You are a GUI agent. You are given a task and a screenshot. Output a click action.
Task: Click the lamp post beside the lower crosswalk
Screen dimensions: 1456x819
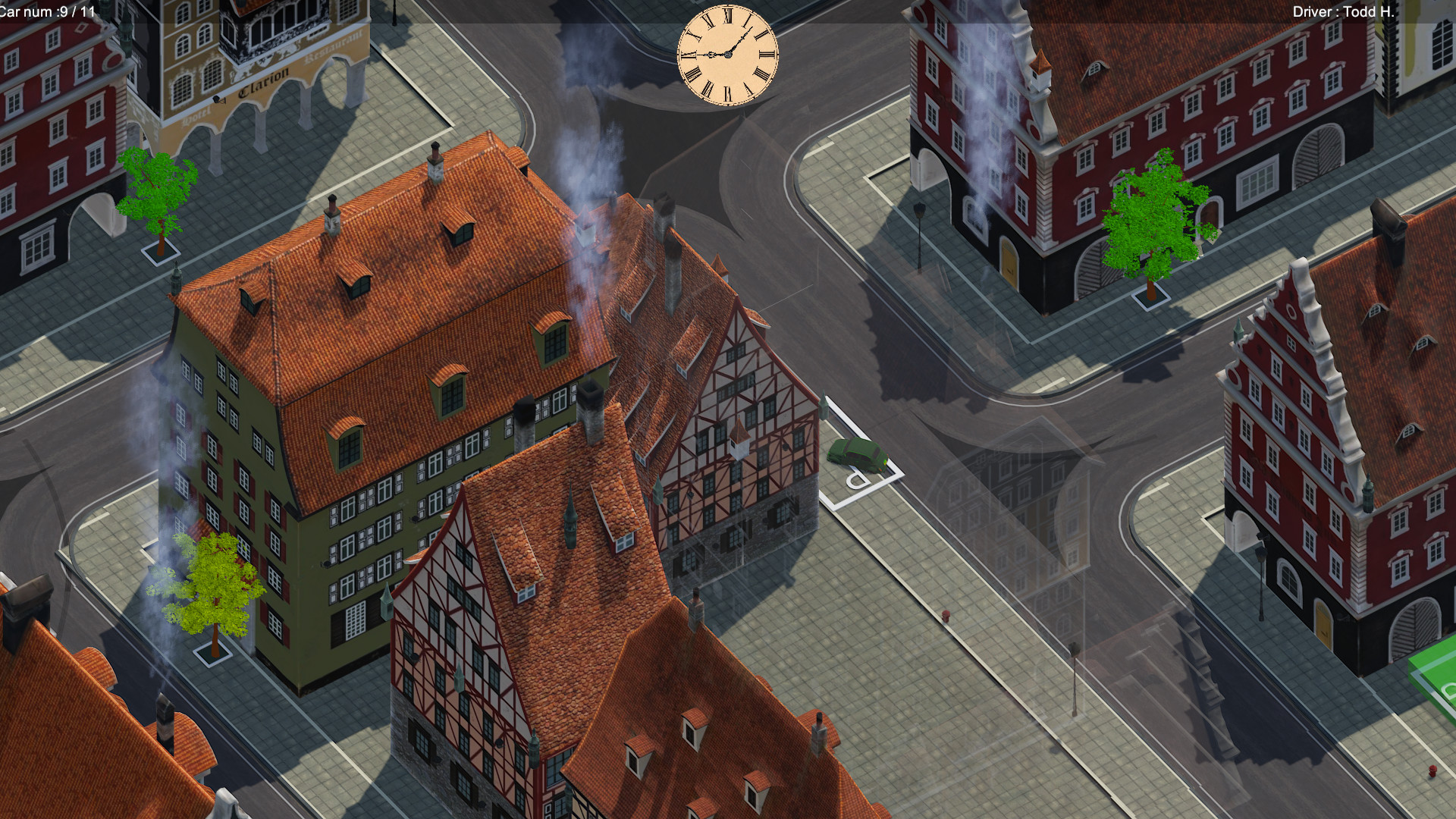tap(1075, 650)
